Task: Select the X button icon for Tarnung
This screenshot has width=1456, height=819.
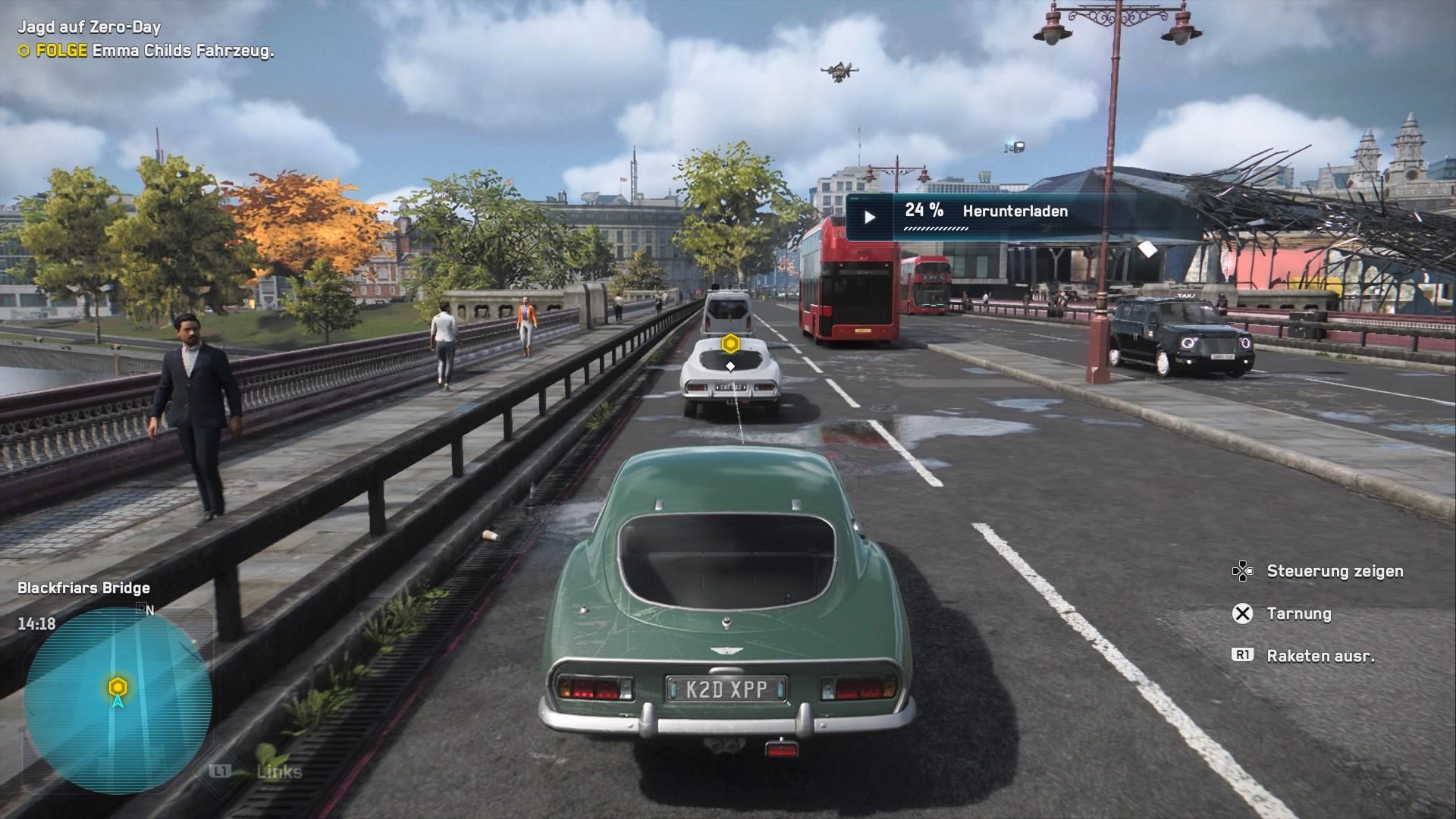Action: [1242, 614]
